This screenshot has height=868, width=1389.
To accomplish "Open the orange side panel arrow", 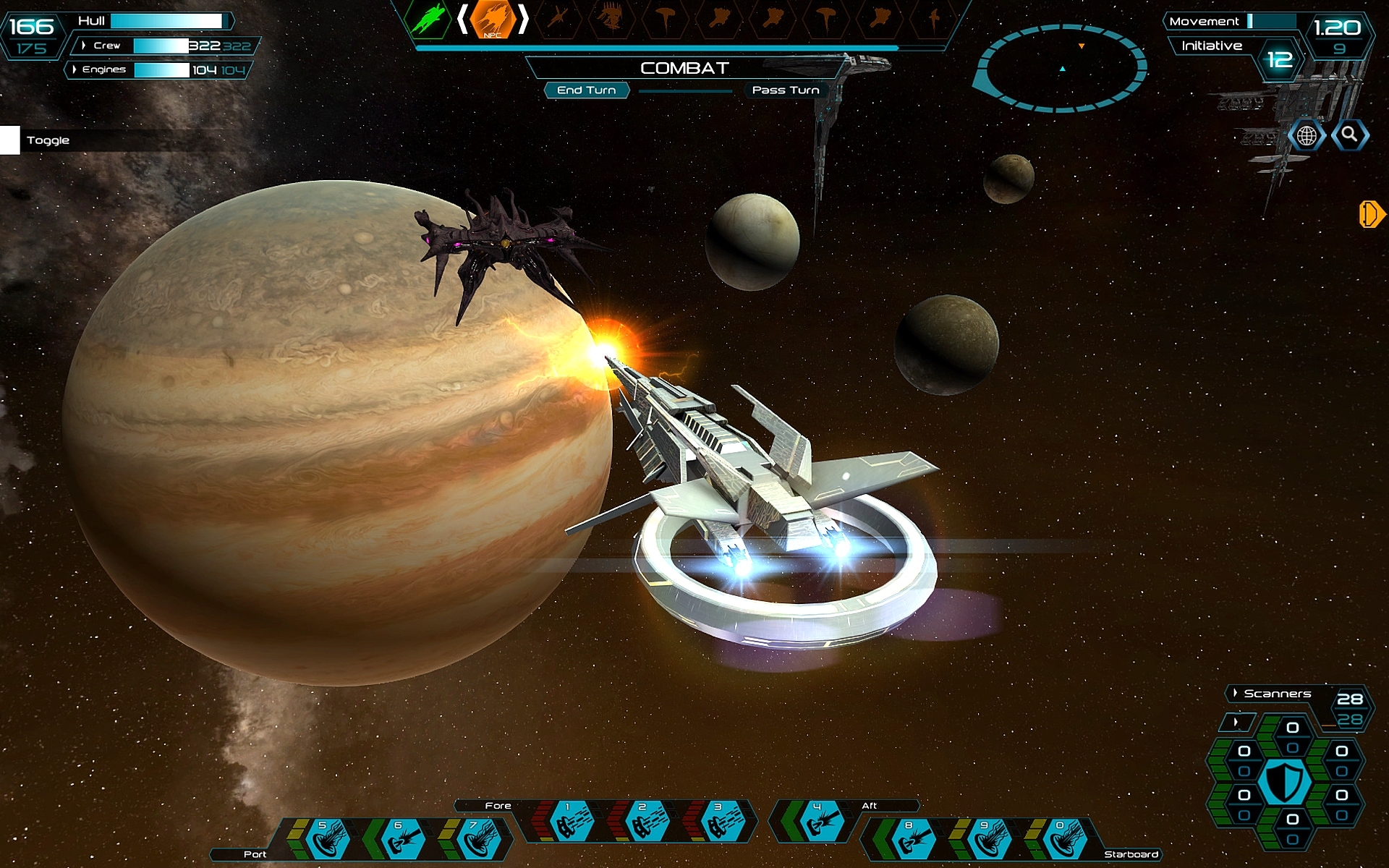I will click(x=1370, y=214).
